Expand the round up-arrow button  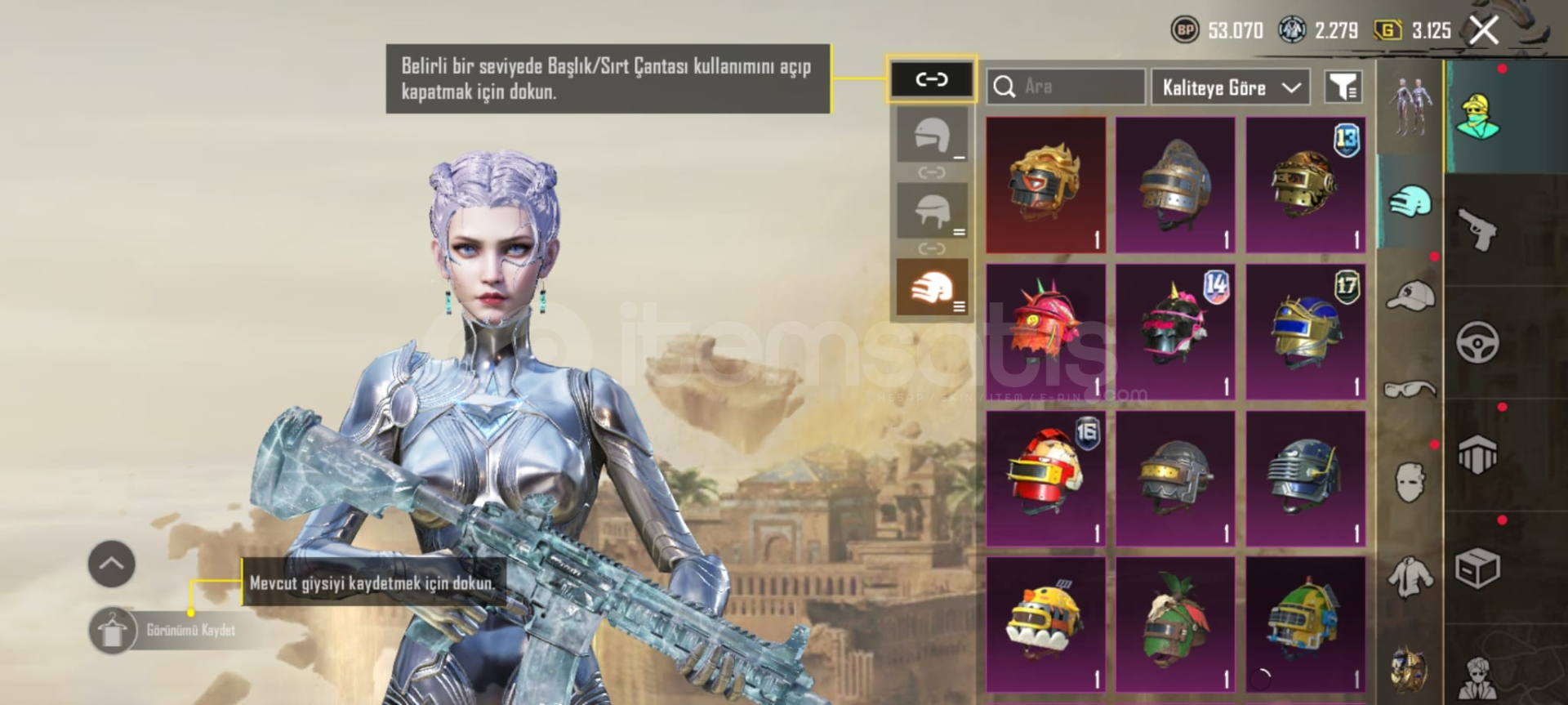(111, 564)
